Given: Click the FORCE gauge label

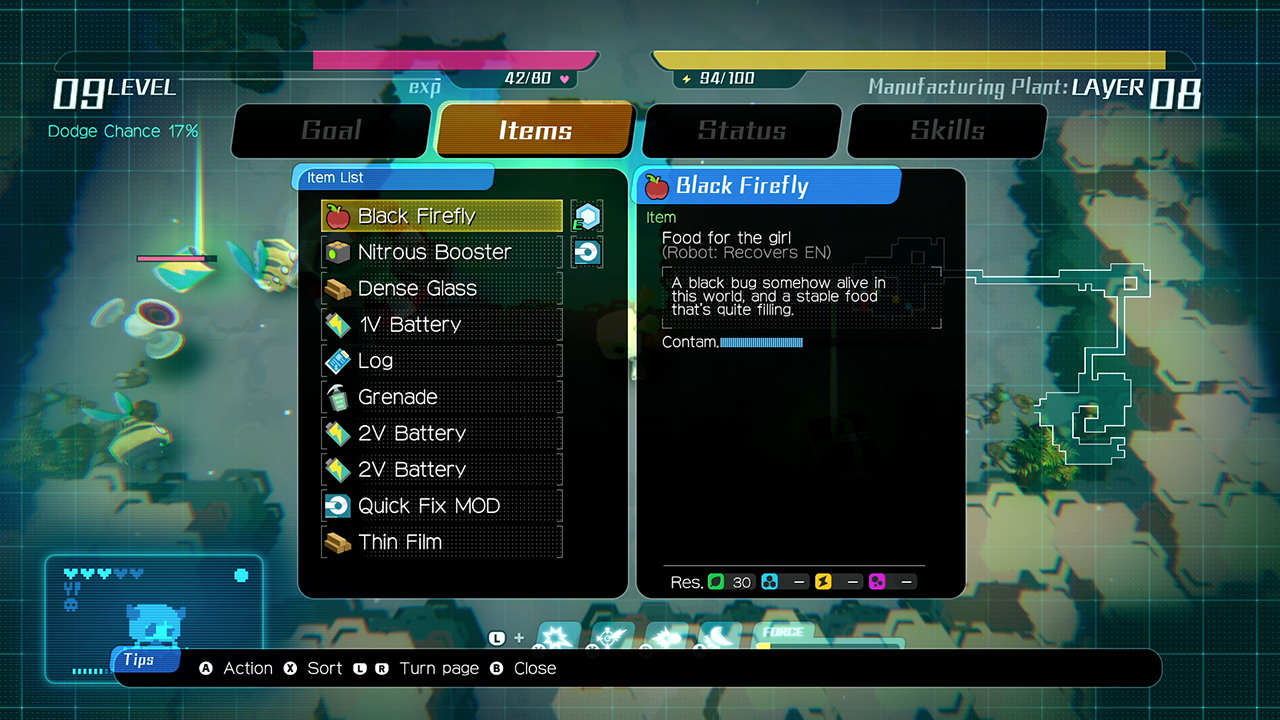Looking at the screenshot, I should click(785, 633).
